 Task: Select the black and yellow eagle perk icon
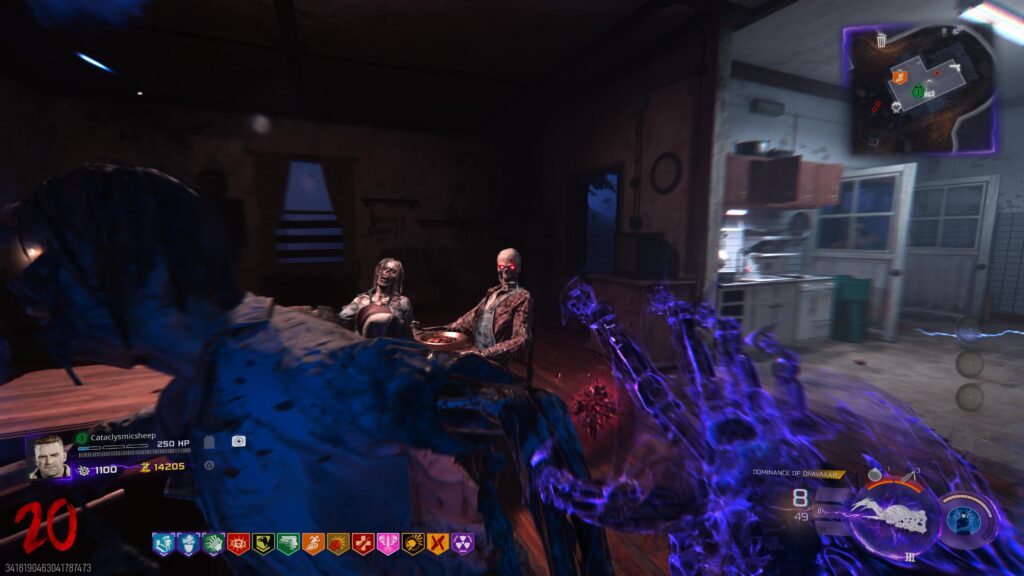[263, 544]
